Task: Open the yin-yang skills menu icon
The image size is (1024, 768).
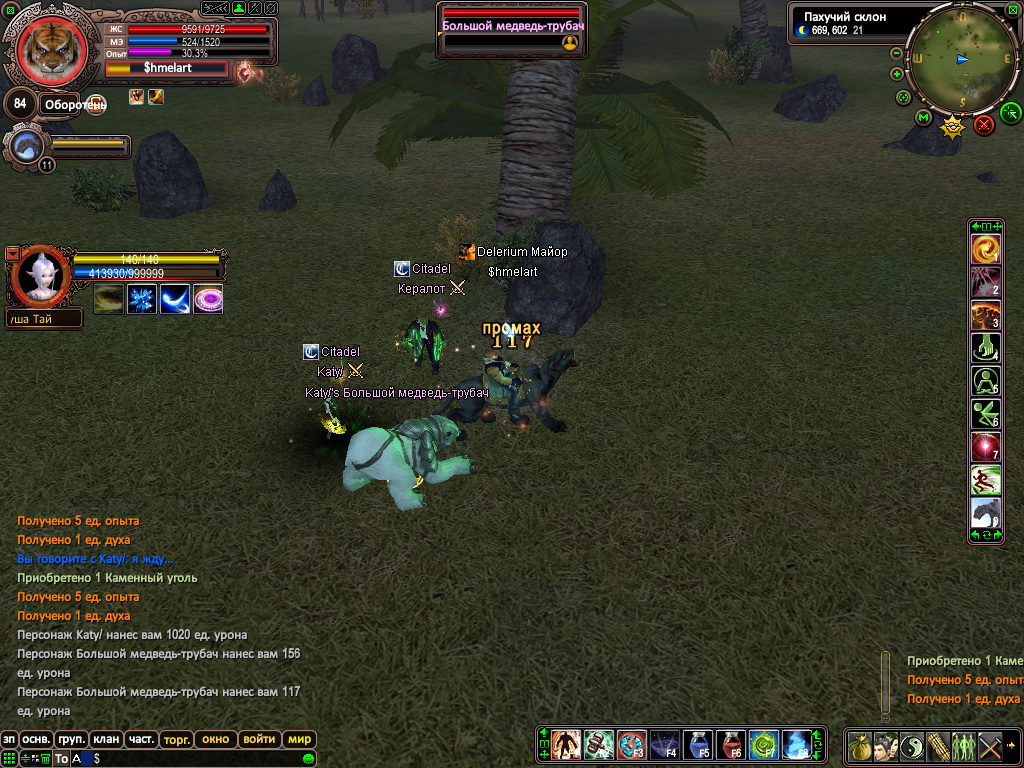Action: click(912, 746)
